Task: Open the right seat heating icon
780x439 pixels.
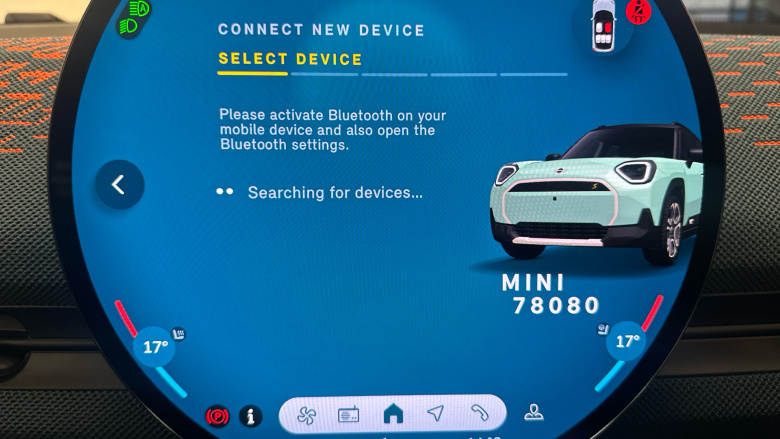Action: (603, 327)
